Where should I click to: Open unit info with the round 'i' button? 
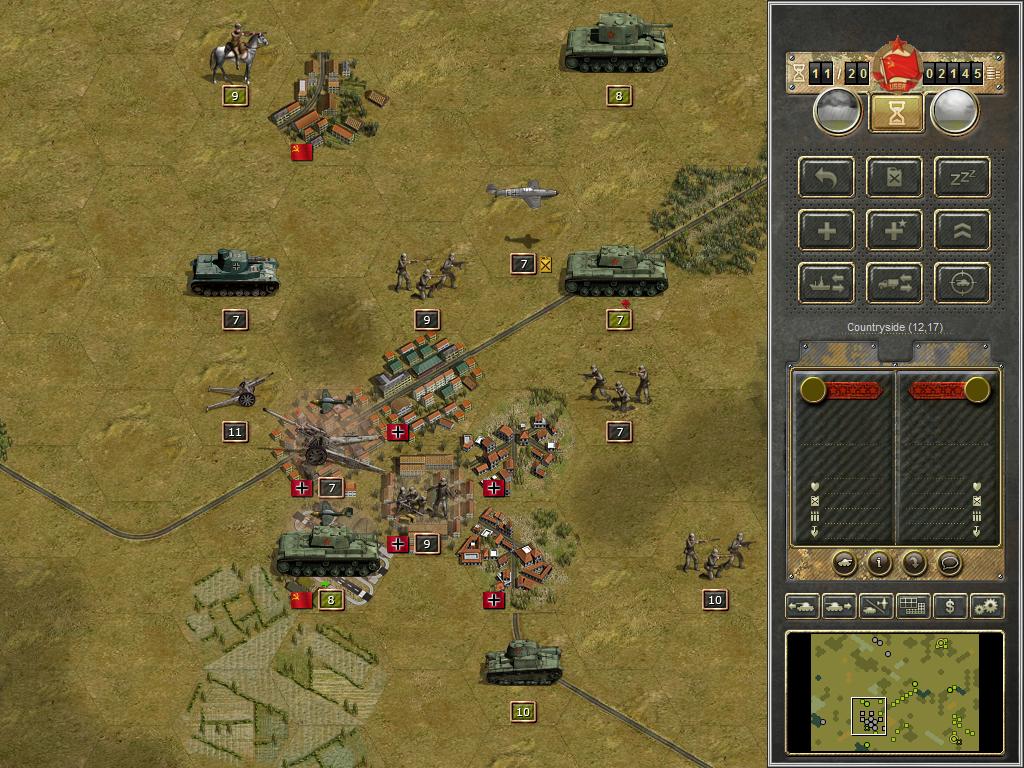coord(879,563)
